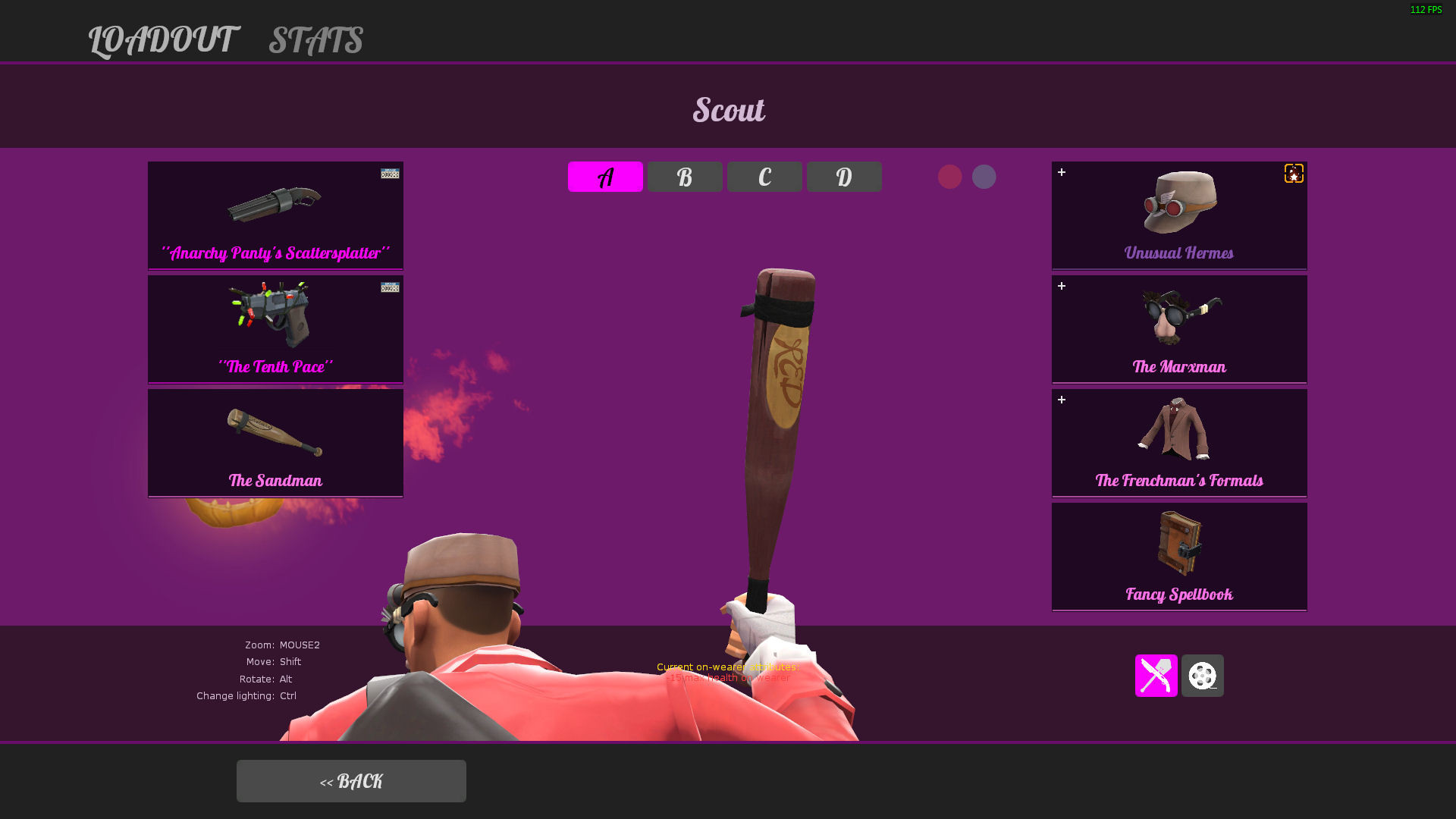Viewport: 1456px width, 819px height.
Task: Select the crossed-weapons loadout icon
Action: [x=1156, y=676]
